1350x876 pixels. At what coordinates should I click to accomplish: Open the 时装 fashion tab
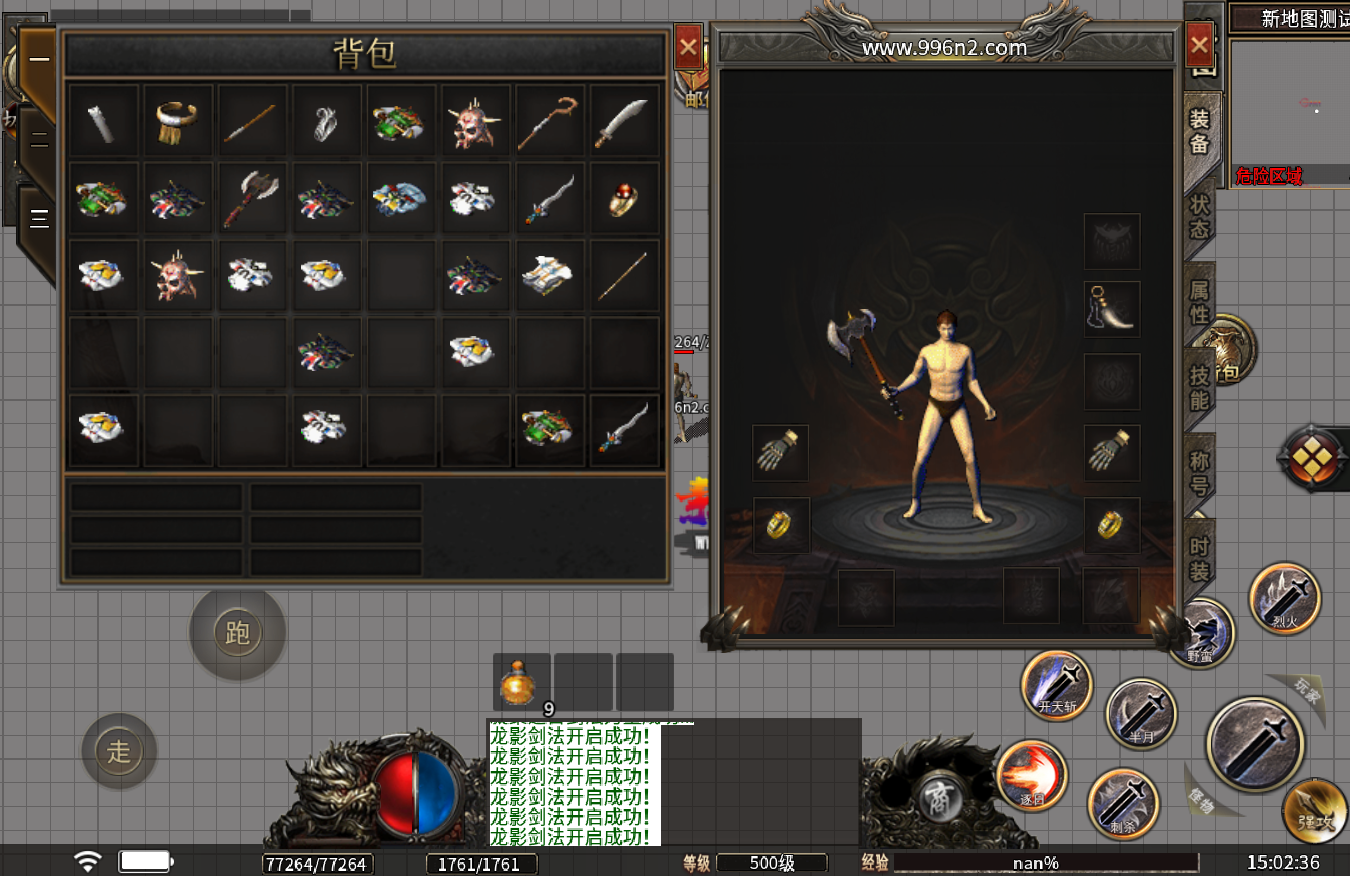[x=1199, y=559]
